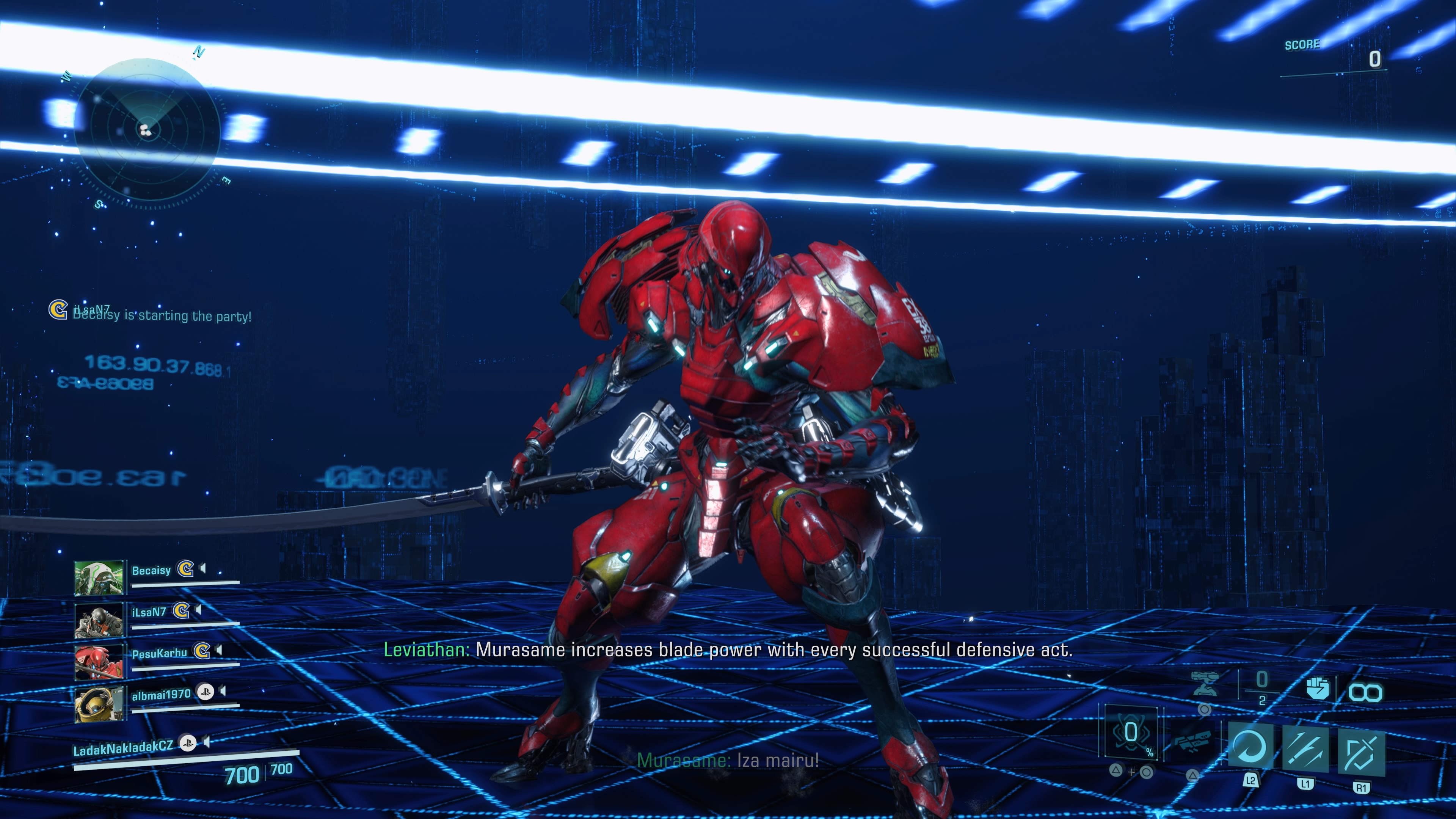Image resolution: width=1456 pixels, height=819 pixels.
Task: Click the PlayStation badge next to albmai1970
Action: (205, 691)
